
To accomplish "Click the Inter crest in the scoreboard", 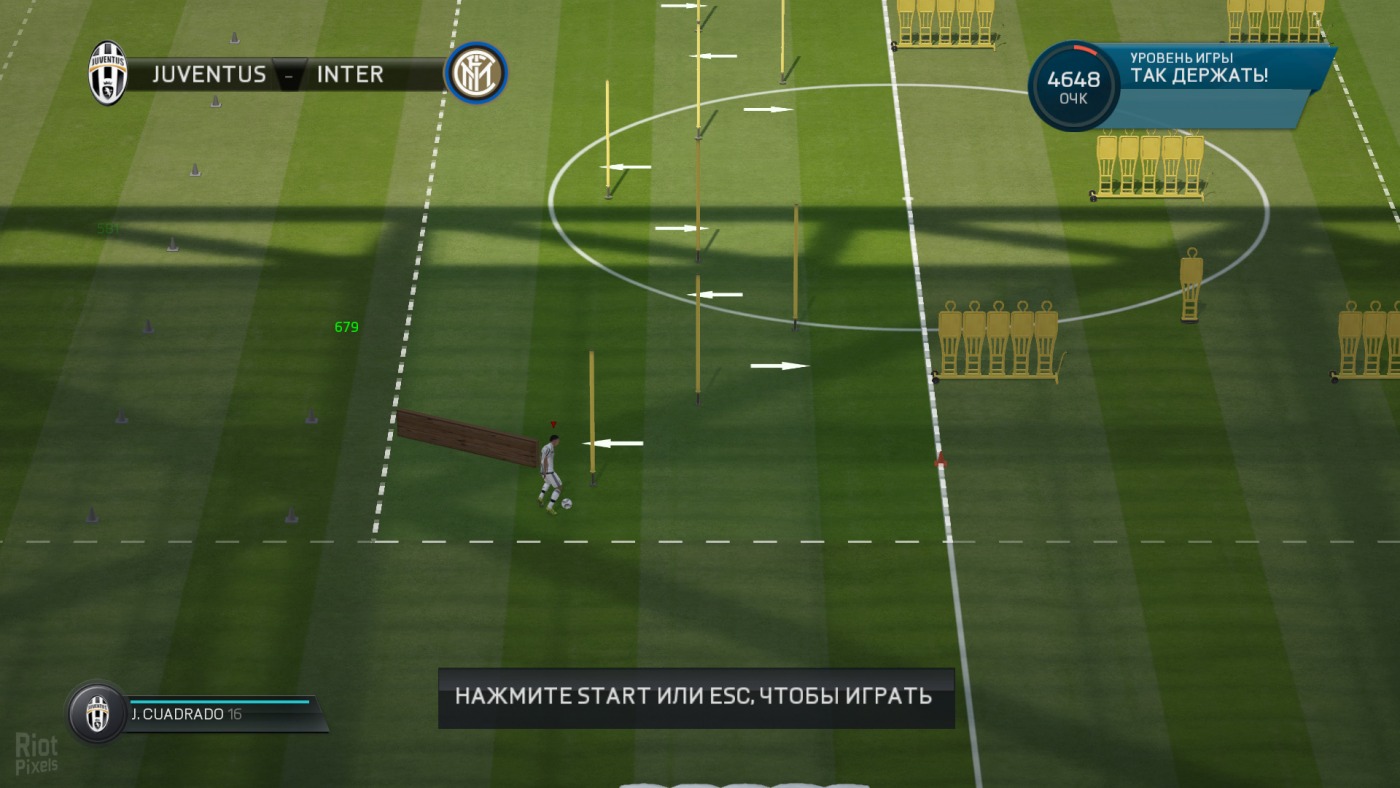I will click(x=476, y=73).
